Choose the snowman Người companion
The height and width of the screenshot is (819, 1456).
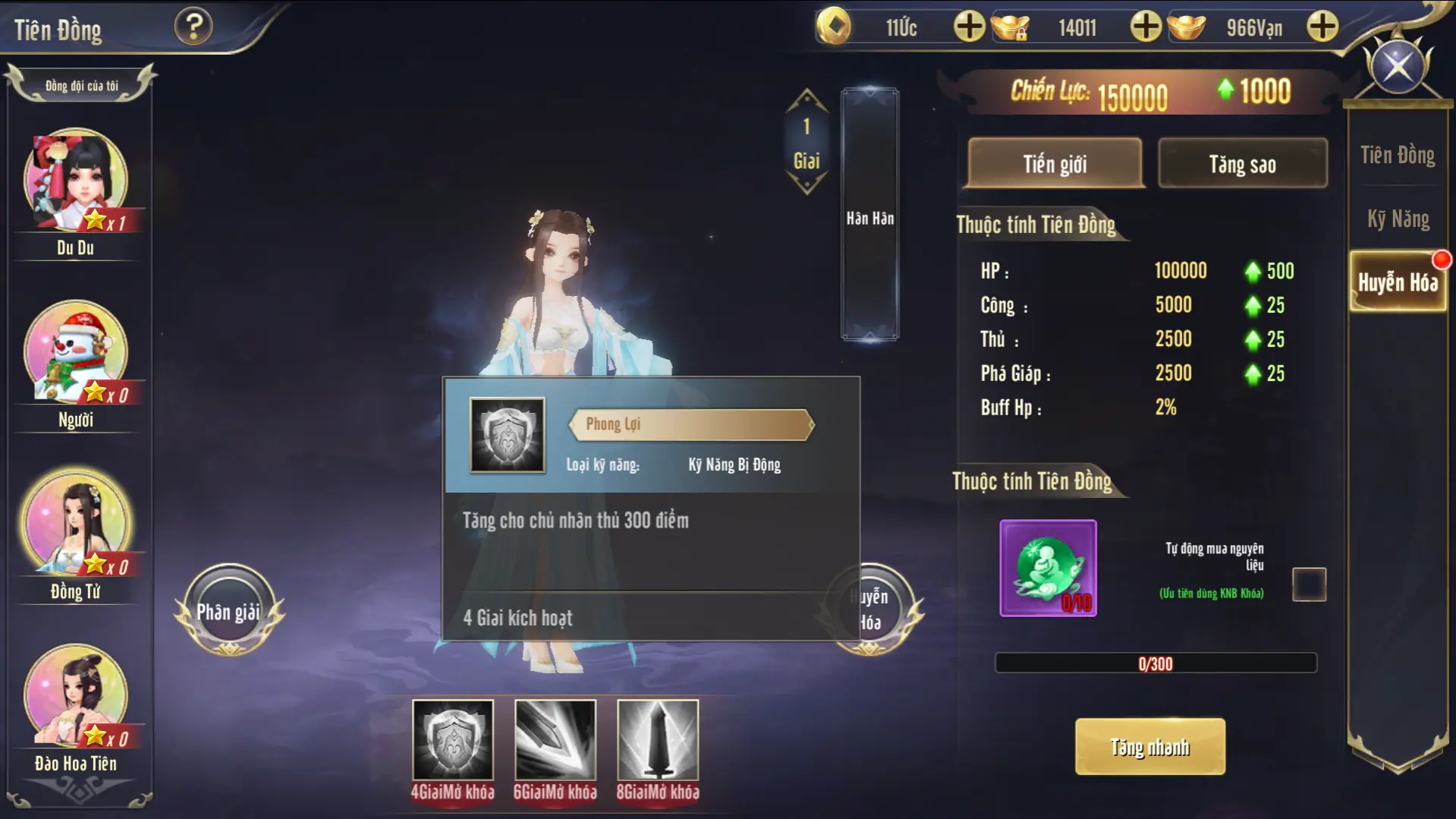click(76, 352)
